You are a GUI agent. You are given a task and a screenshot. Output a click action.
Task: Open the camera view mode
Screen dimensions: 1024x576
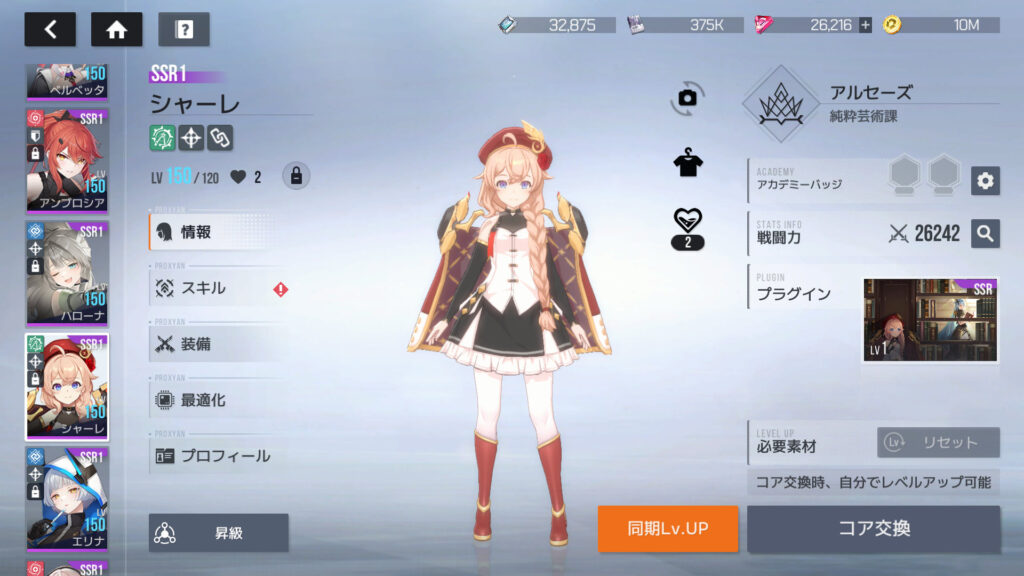[x=687, y=97]
